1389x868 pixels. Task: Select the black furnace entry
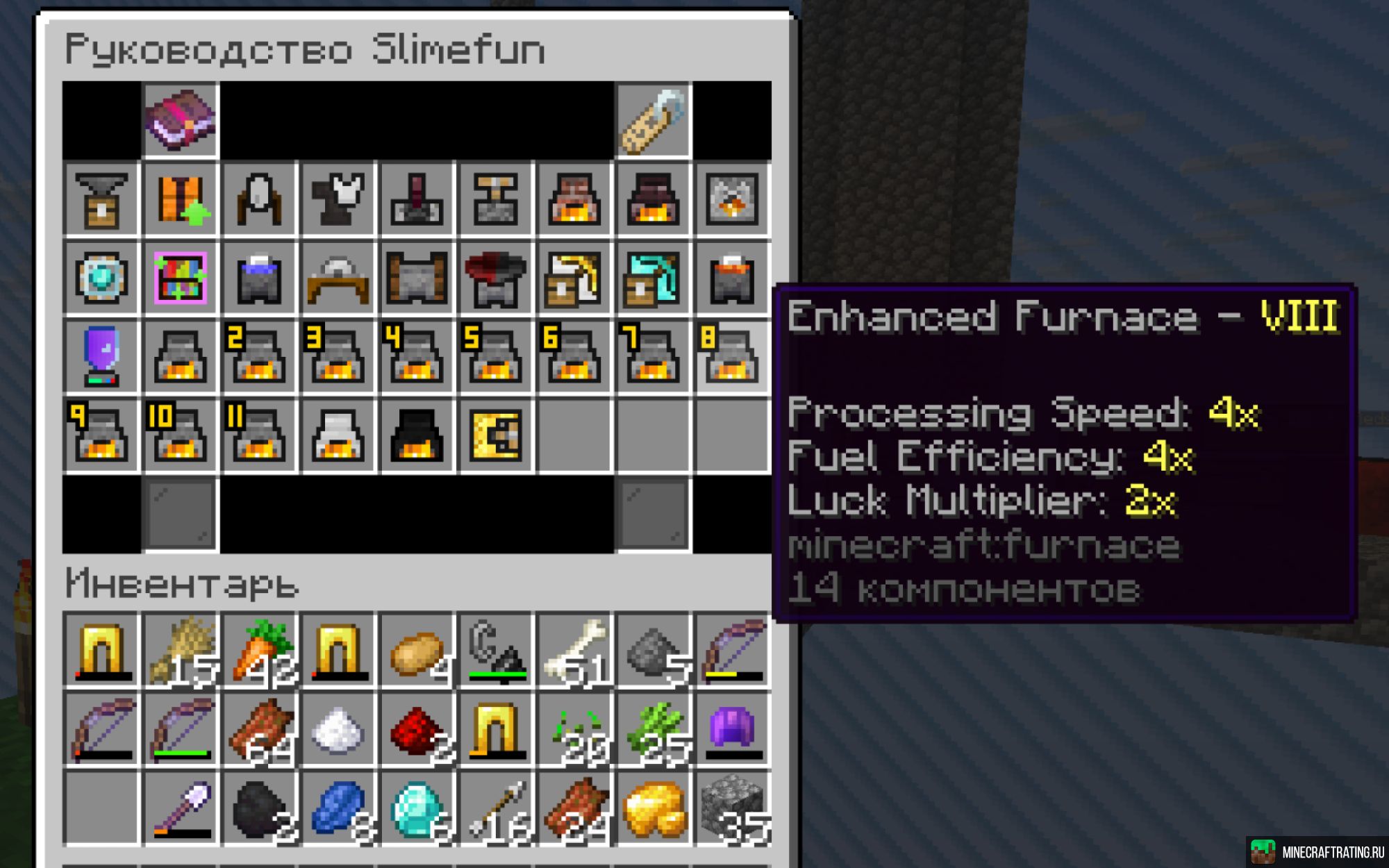[x=417, y=435]
